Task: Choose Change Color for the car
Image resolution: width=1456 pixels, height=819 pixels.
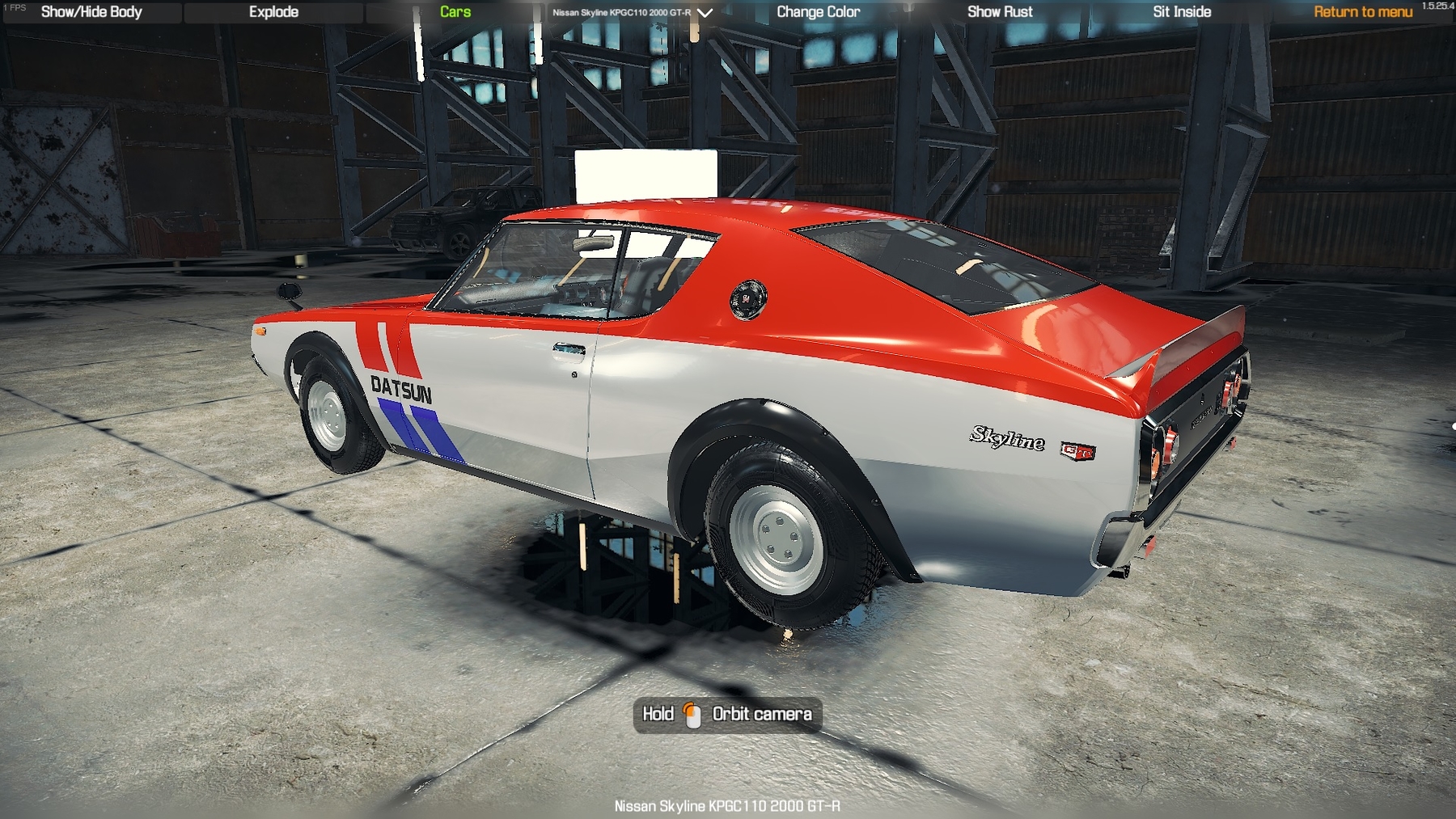Action: (x=818, y=12)
